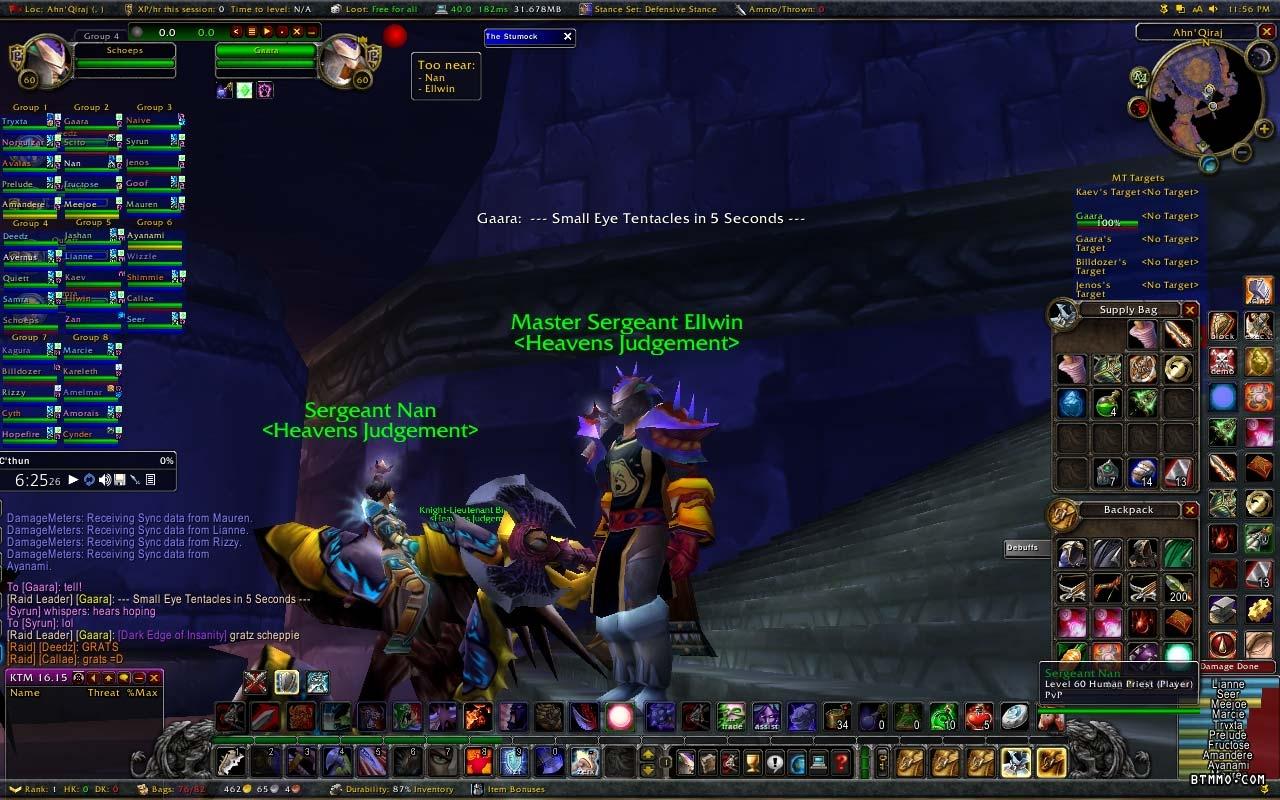
Task: Activate the Block ability icon
Action: coord(1224,327)
